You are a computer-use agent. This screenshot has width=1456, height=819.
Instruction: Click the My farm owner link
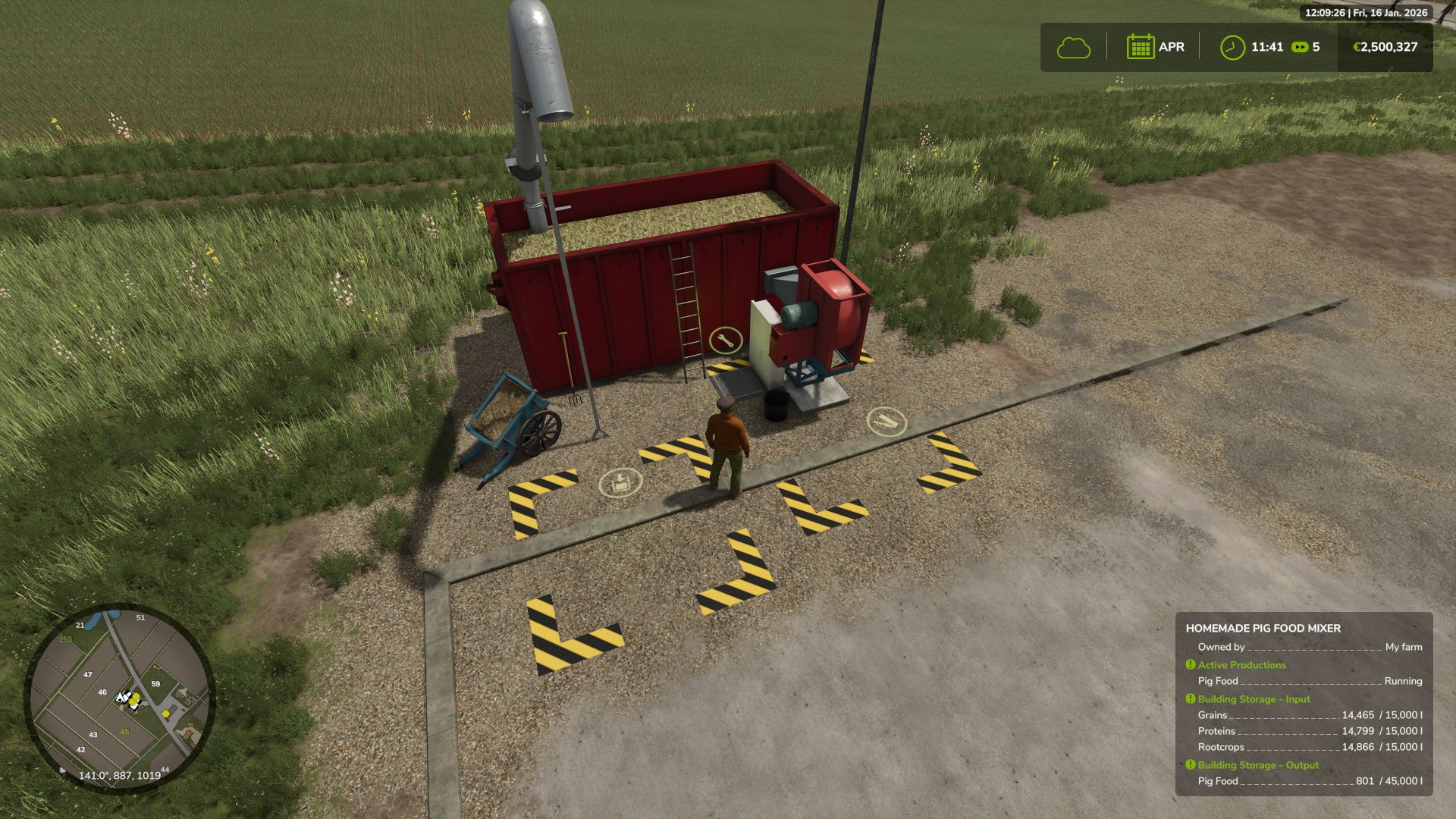(1404, 647)
